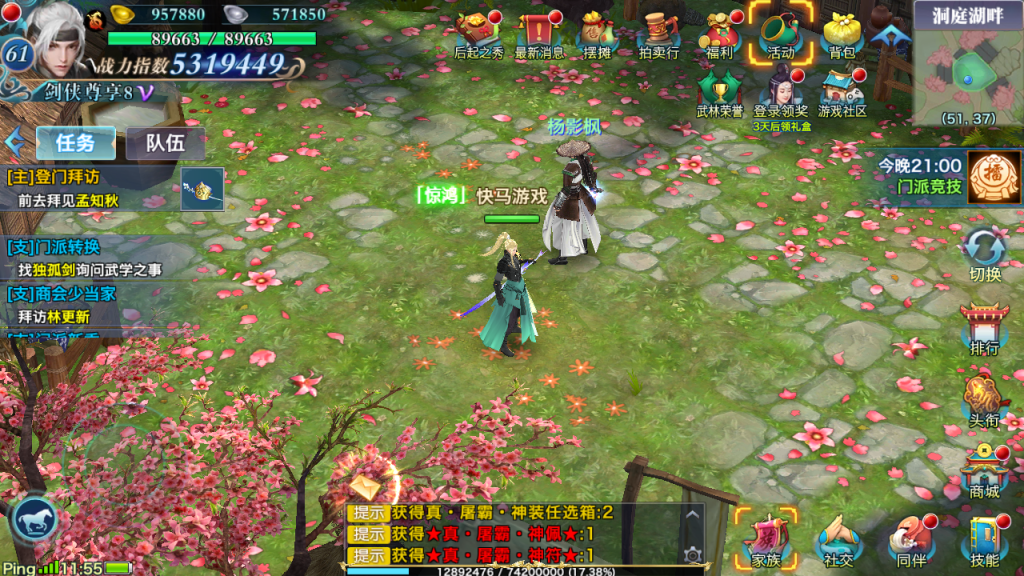Open the 排行 ranking icon
The width and height of the screenshot is (1024, 576).
(985, 328)
